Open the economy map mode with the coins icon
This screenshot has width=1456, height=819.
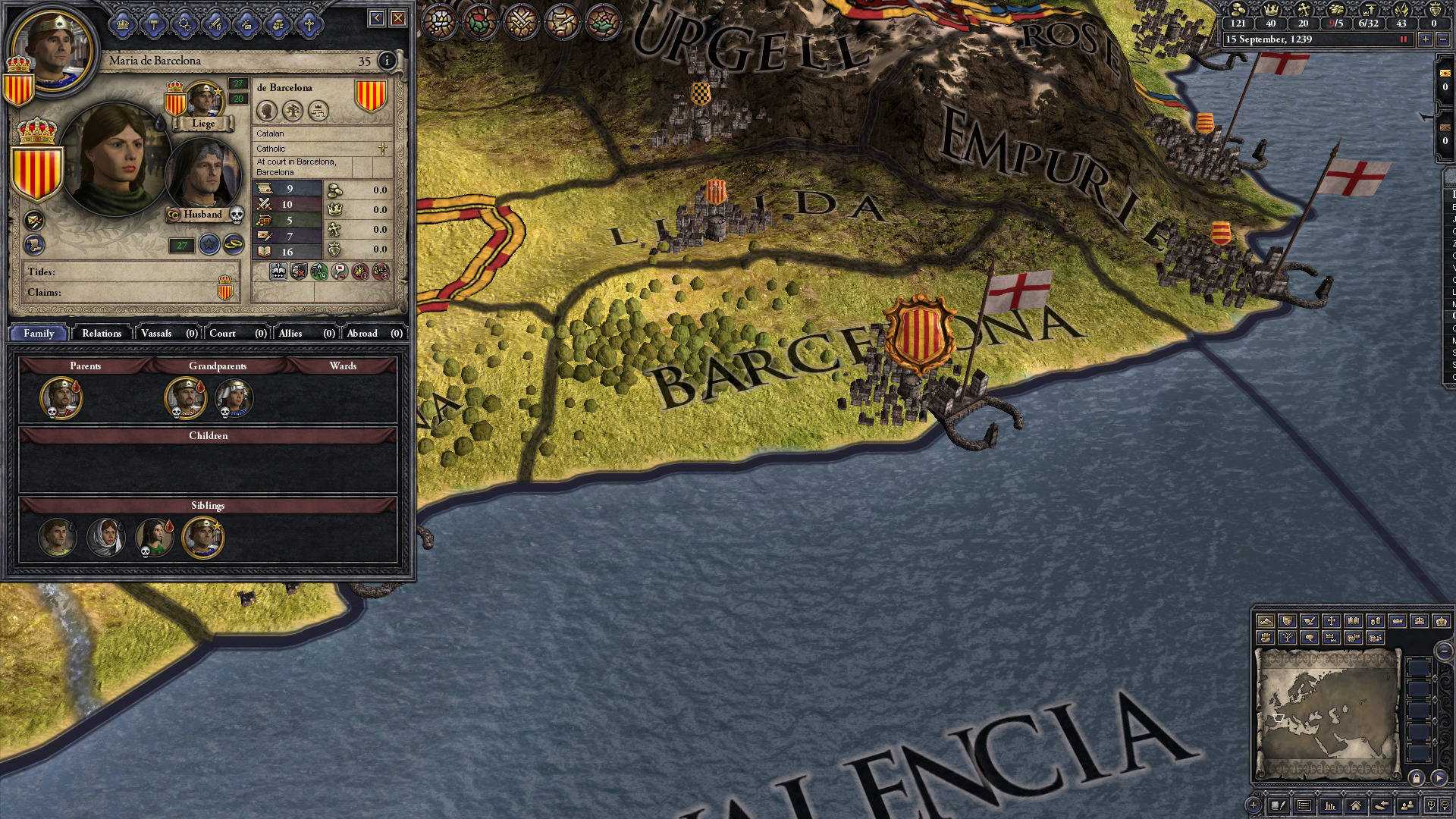coord(1376,621)
